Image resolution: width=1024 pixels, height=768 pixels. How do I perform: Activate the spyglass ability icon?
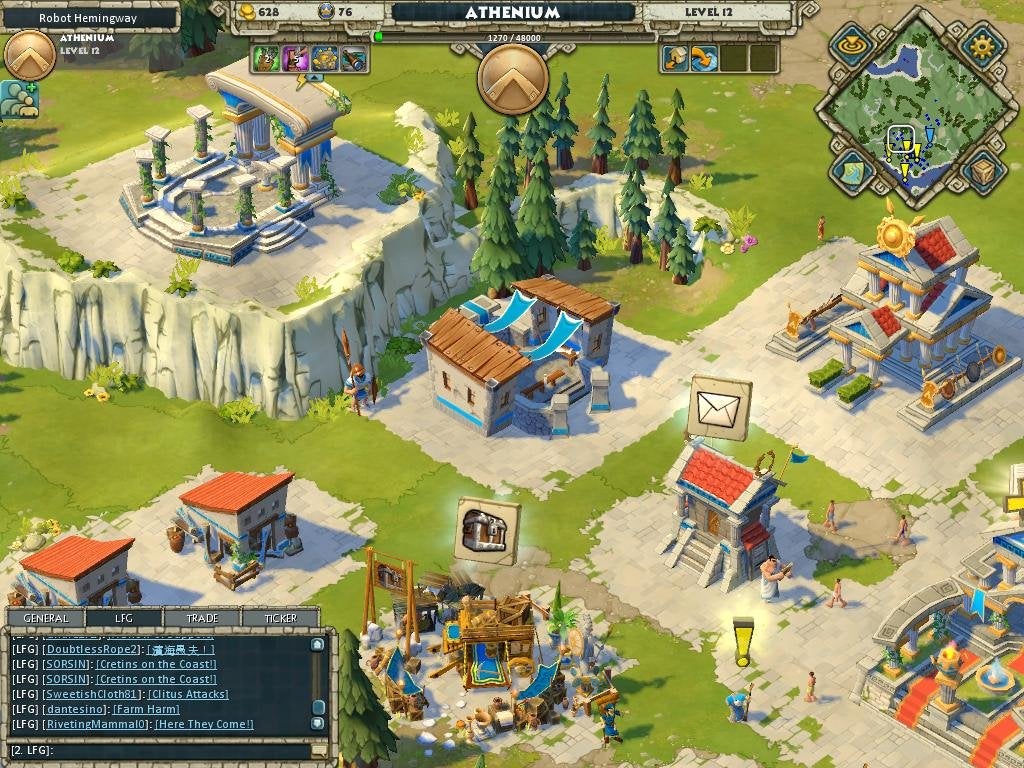354,59
